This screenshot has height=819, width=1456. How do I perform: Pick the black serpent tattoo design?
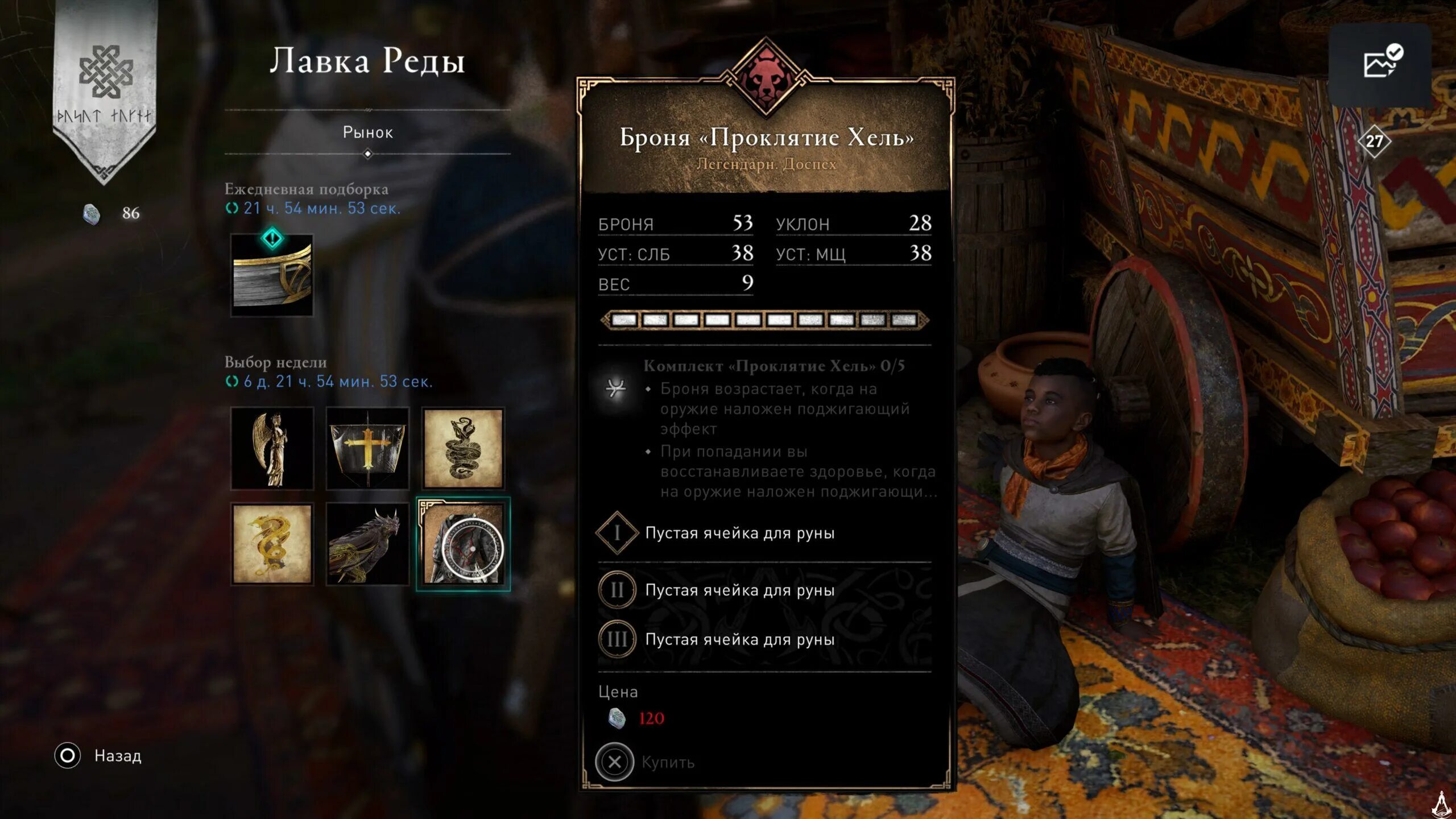(x=463, y=448)
